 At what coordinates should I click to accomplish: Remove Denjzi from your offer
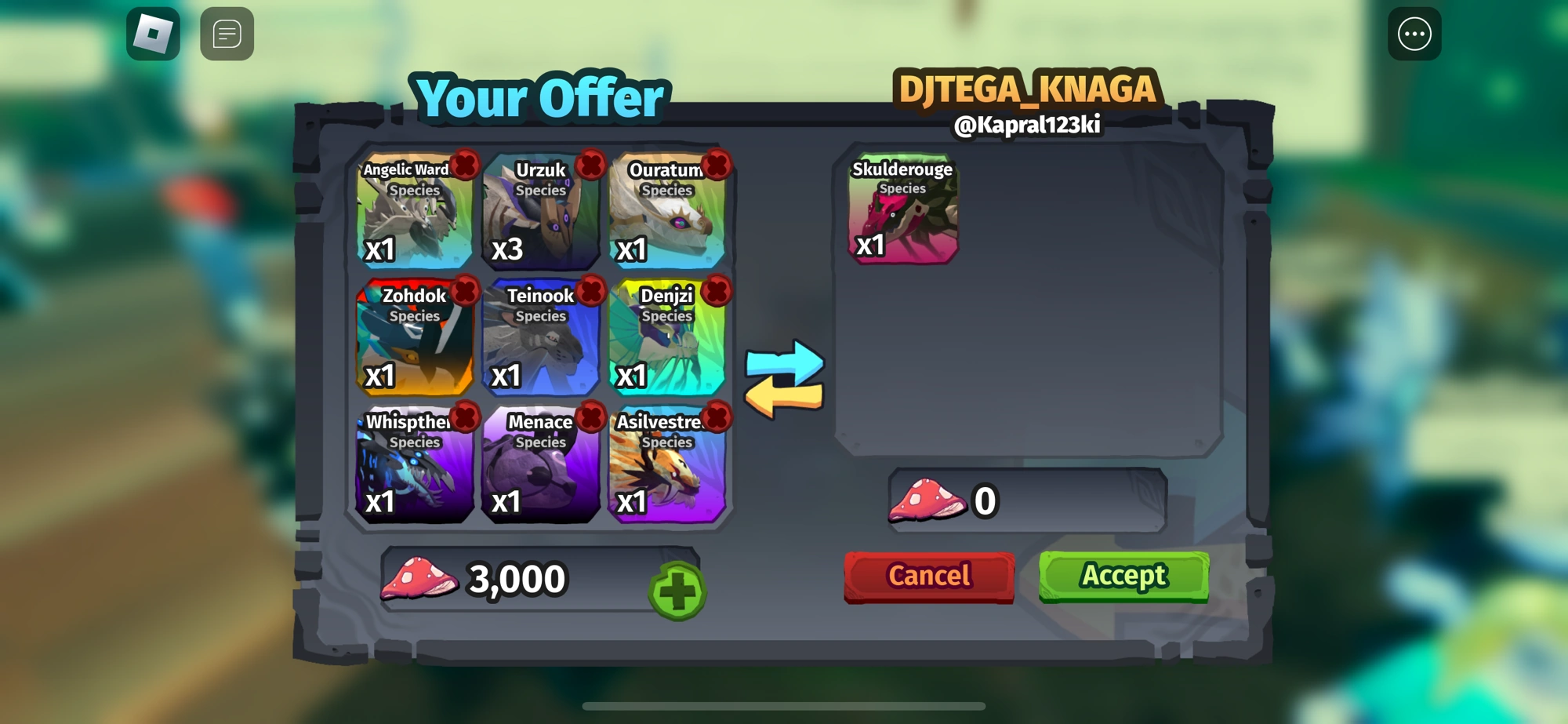tap(716, 291)
